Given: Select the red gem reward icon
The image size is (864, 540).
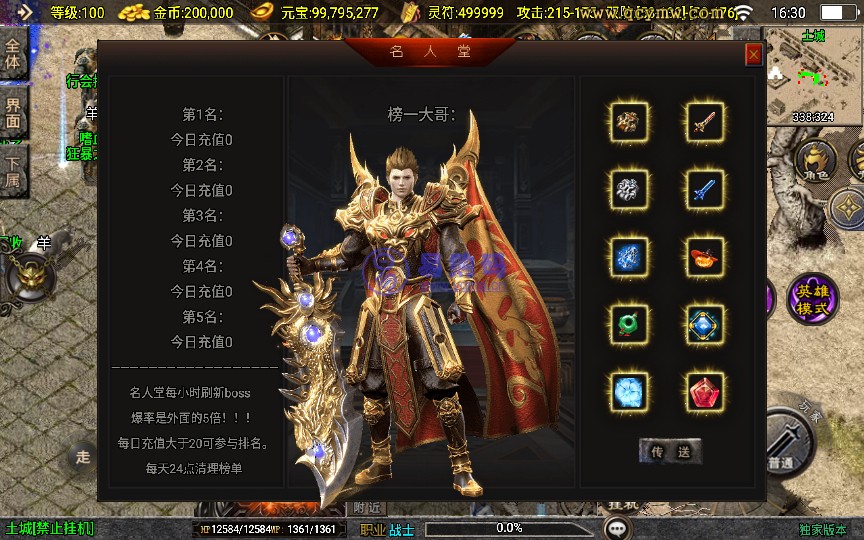Looking at the screenshot, I should 705,389.
